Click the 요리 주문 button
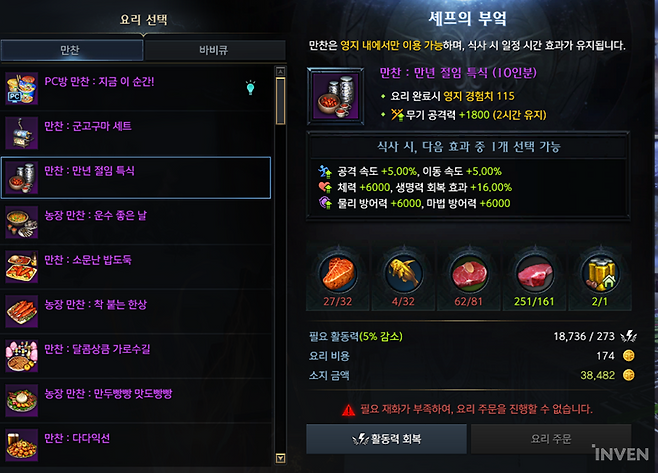The image size is (658, 473). pos(550,440)
